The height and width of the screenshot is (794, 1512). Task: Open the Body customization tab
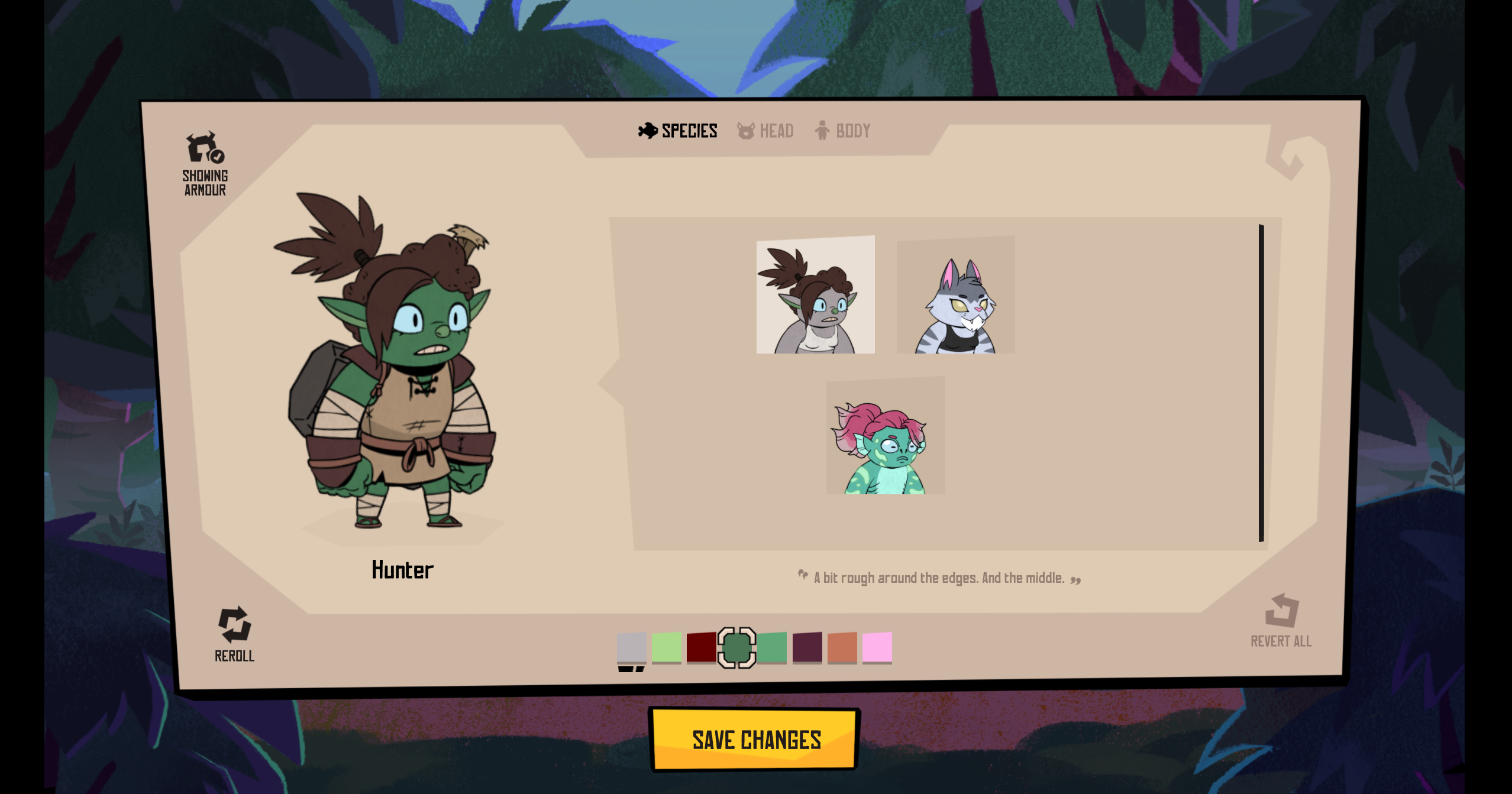tap(842, 131)
